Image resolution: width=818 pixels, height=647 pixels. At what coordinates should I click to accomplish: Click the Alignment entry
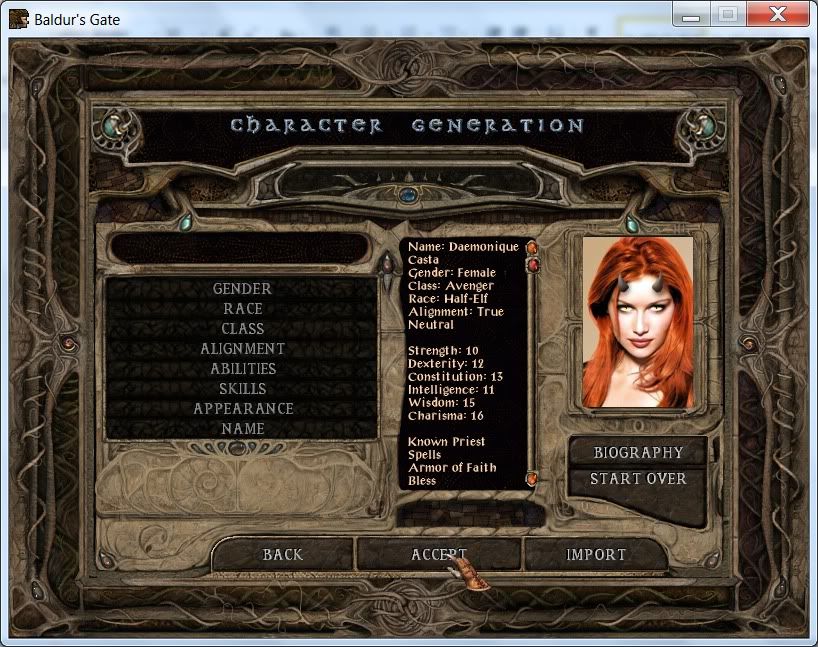click(x=242, y=349)
